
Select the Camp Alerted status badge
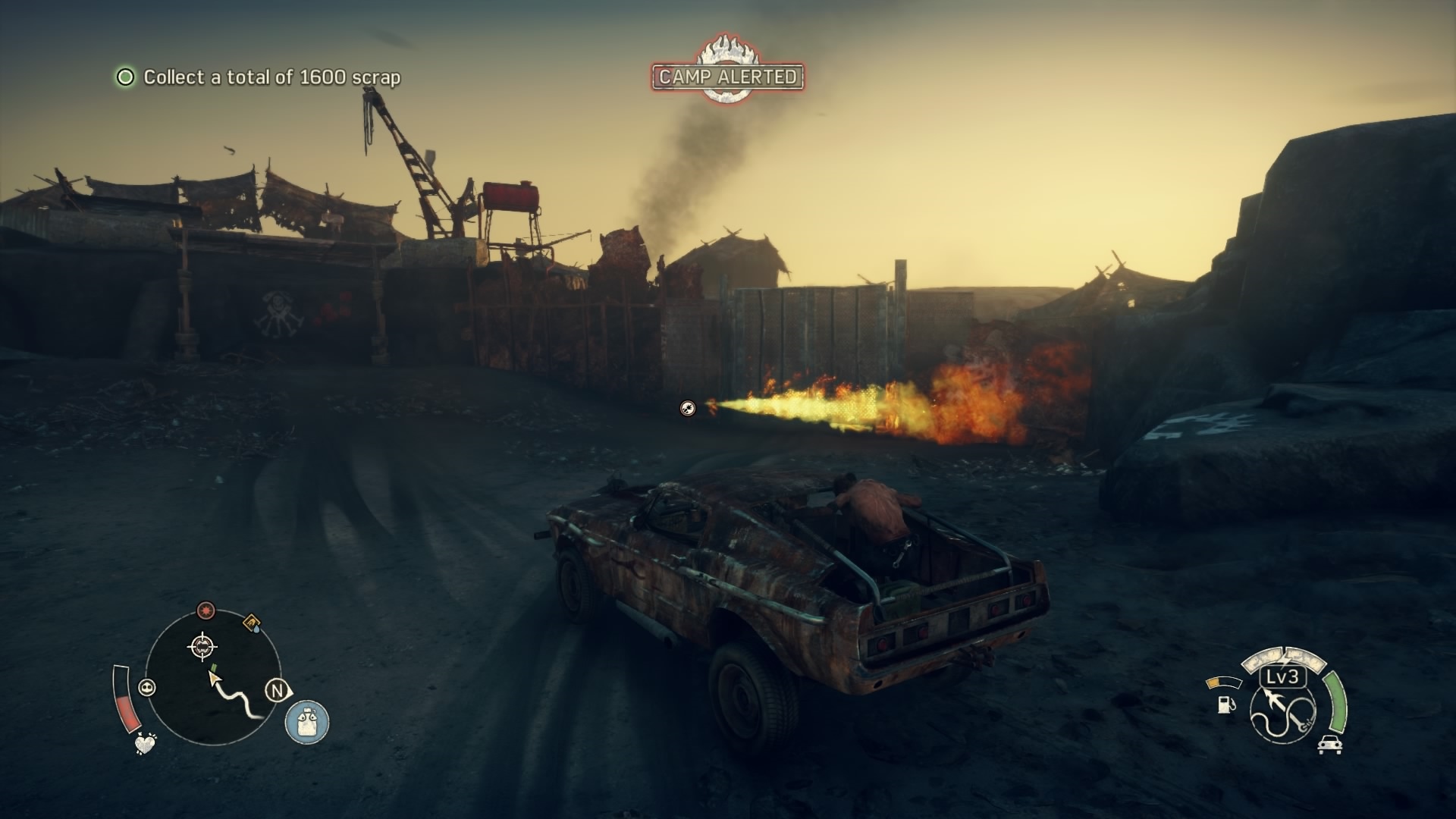point(727,76)
